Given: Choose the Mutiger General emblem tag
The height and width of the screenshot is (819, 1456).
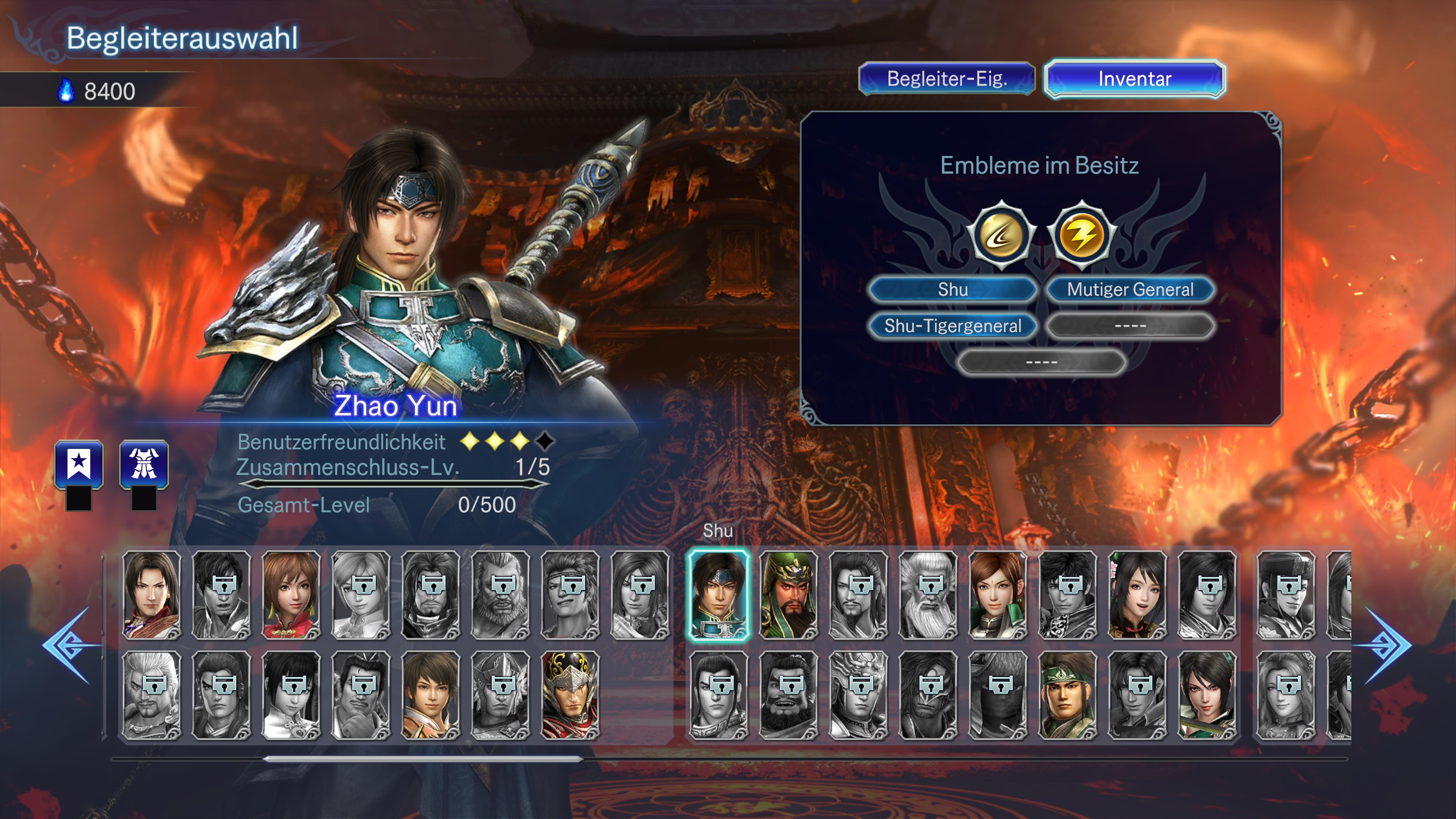Looking at the screenshot, I should [x=1130, y=289].
